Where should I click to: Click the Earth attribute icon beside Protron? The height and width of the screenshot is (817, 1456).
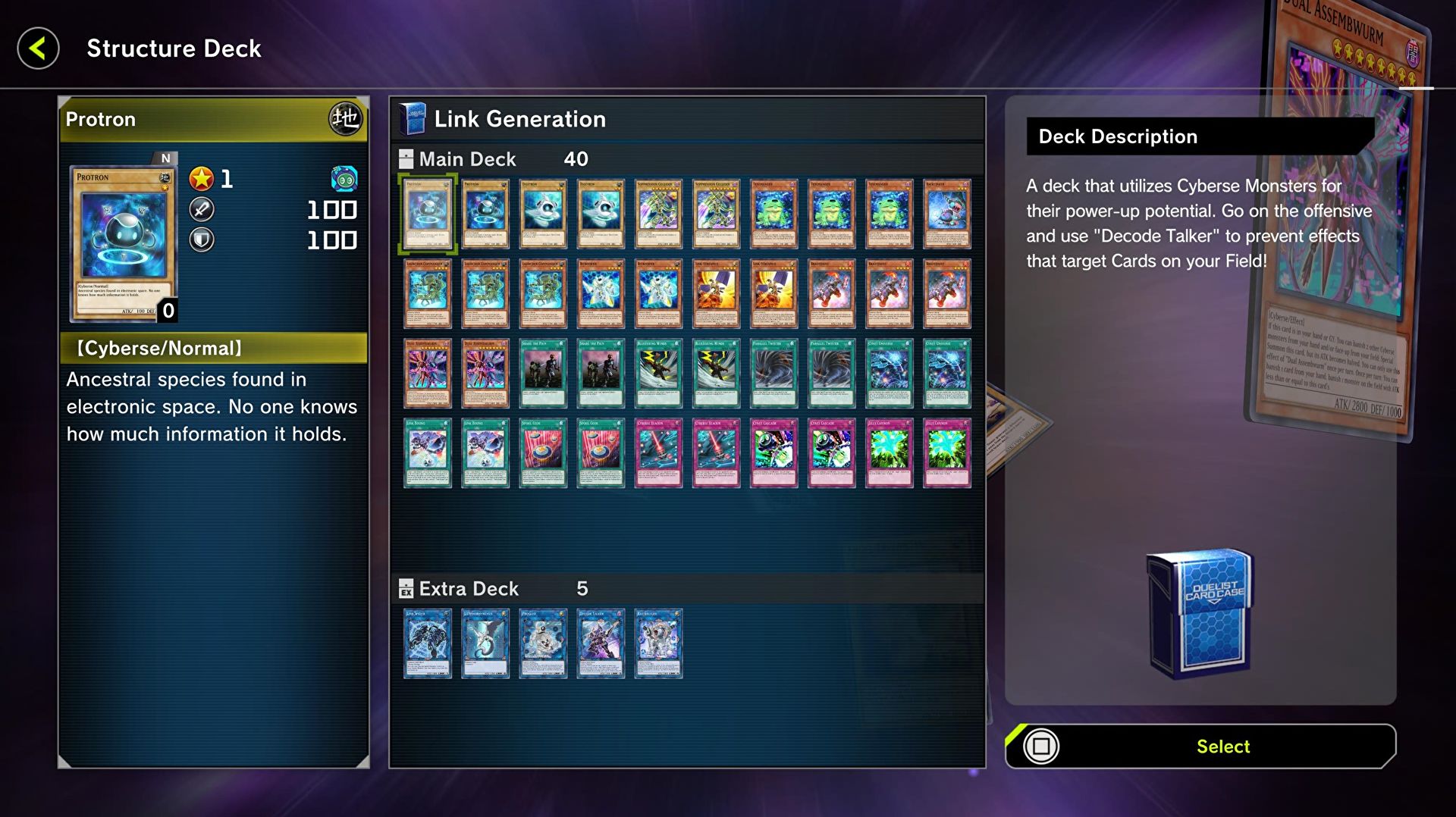346,118
